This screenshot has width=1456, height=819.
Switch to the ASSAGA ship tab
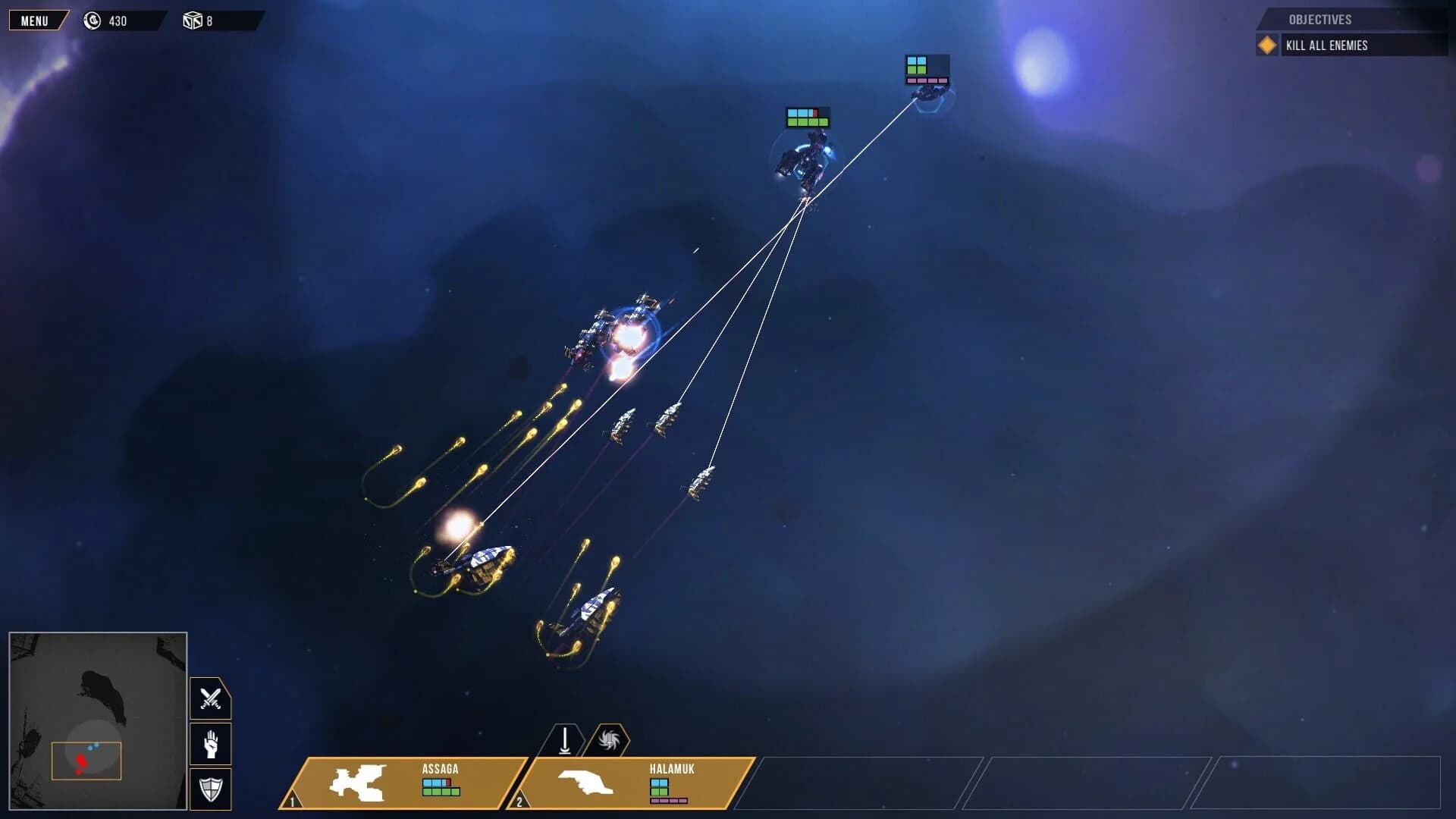[x=438, y=769]
